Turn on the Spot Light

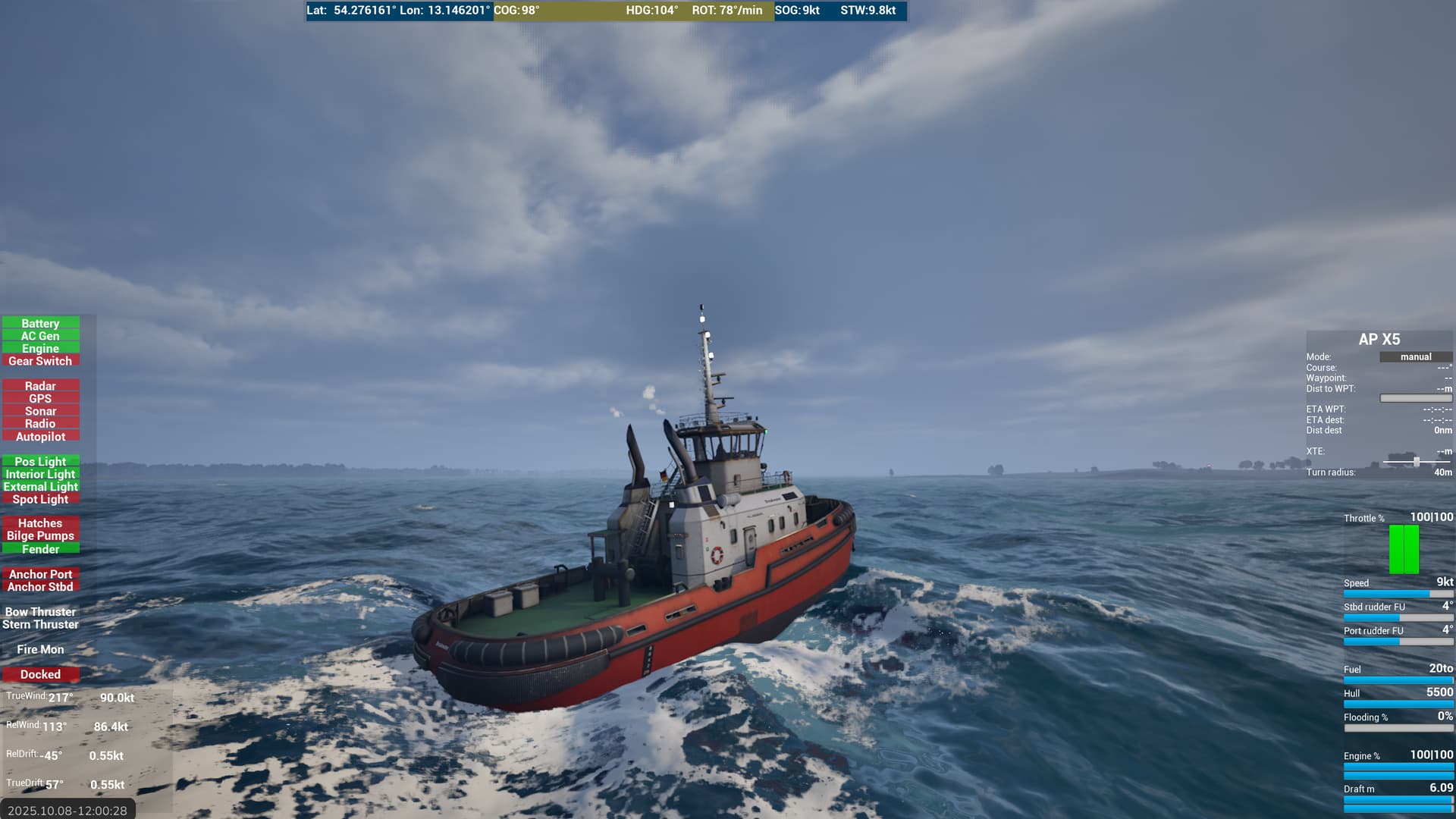point(40,499)
